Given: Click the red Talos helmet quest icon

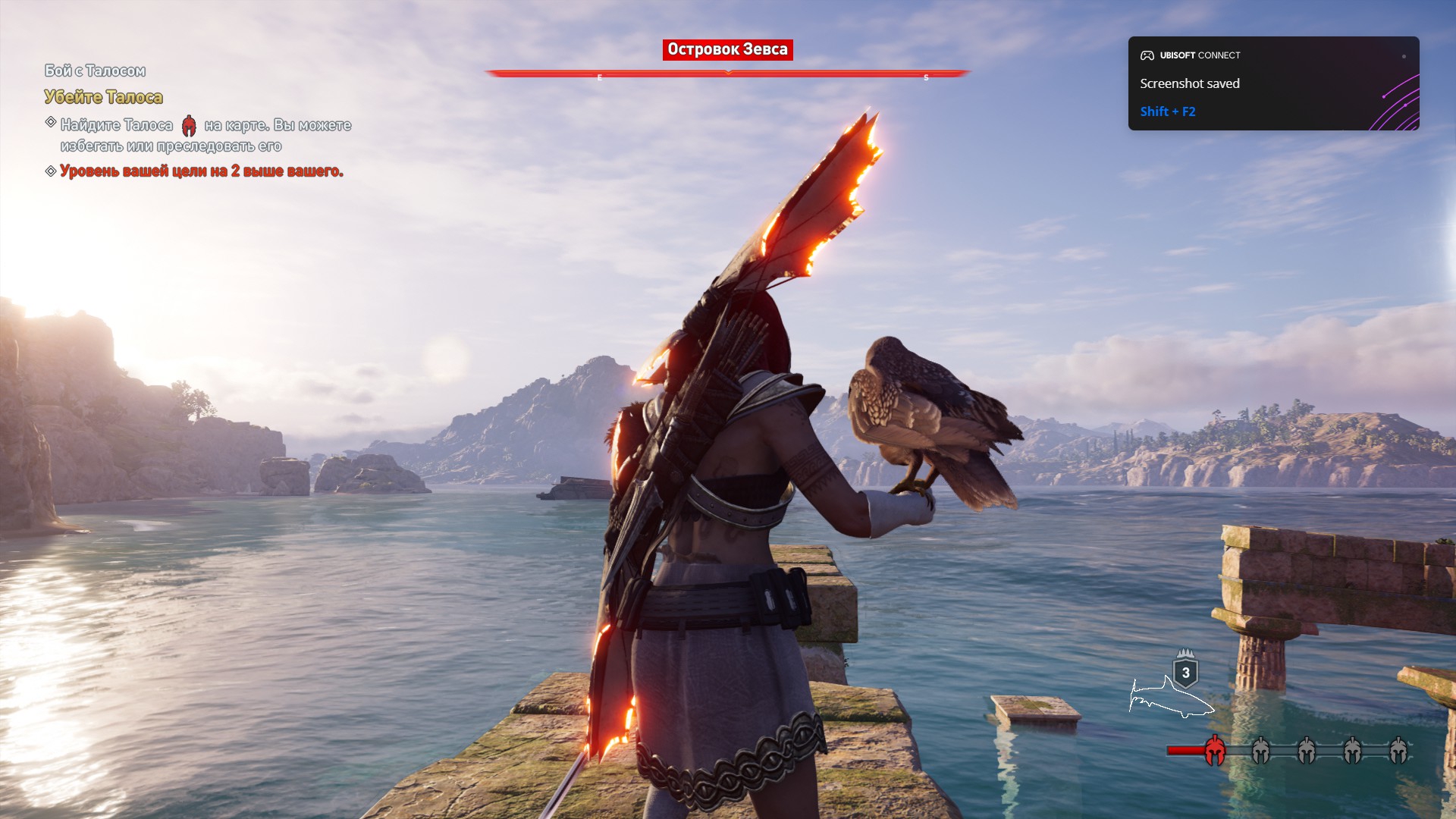Looking at the screenshot, I should [x=189, y=126].
